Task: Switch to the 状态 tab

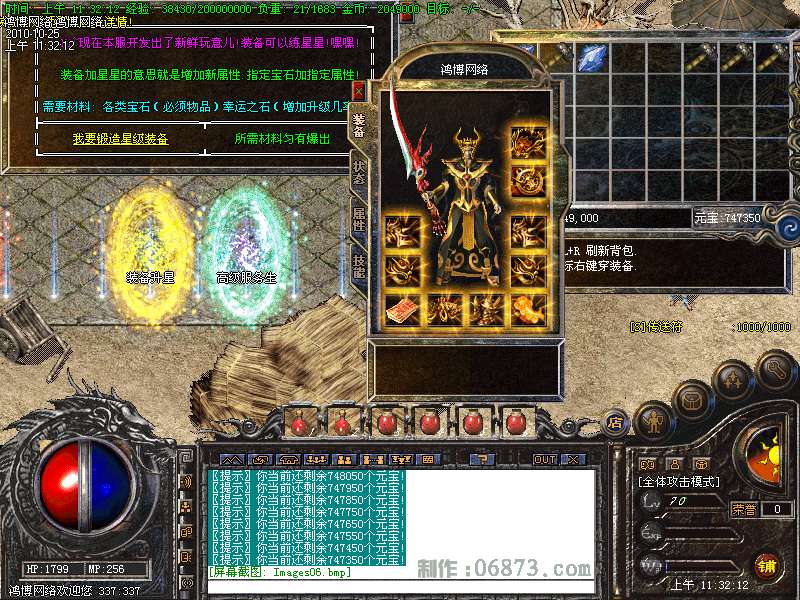Action: (x=358, y=172)
